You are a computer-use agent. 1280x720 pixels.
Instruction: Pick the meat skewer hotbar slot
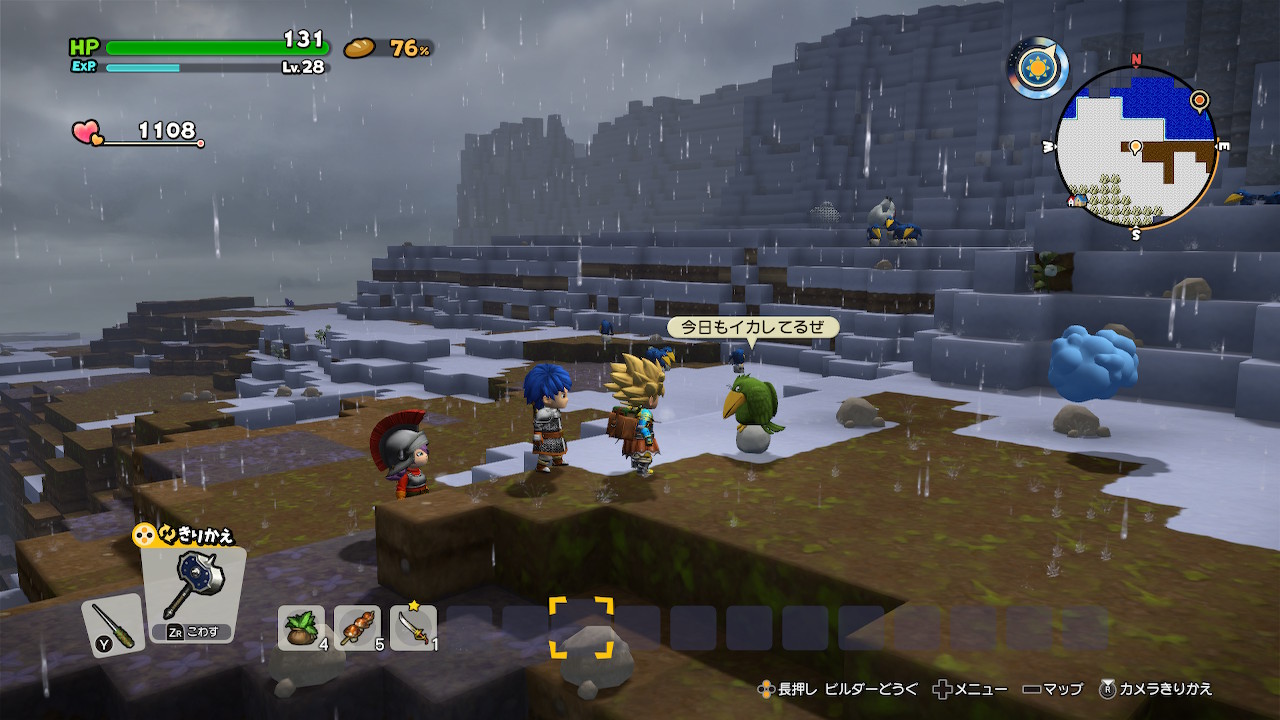point(357,627)
